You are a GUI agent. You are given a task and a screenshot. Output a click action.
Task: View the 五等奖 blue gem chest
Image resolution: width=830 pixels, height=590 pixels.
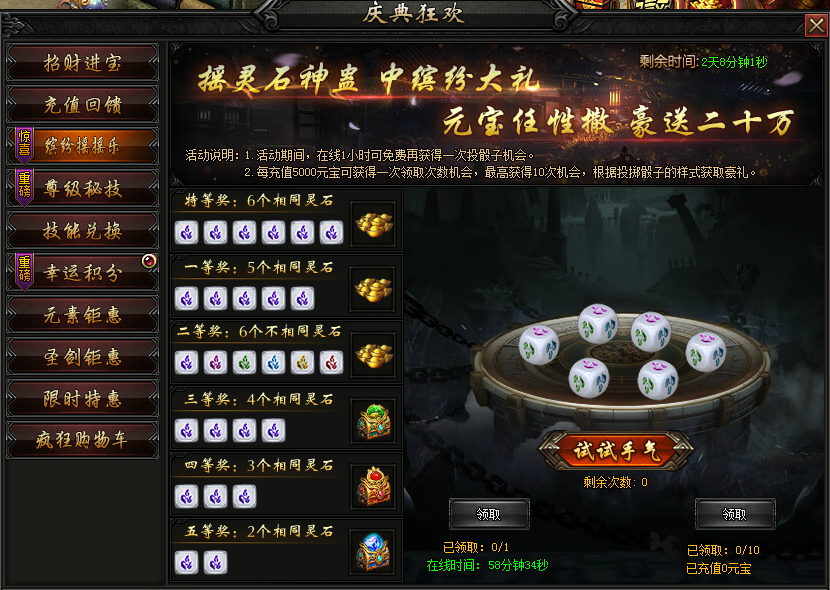click(x=375, y=551)
